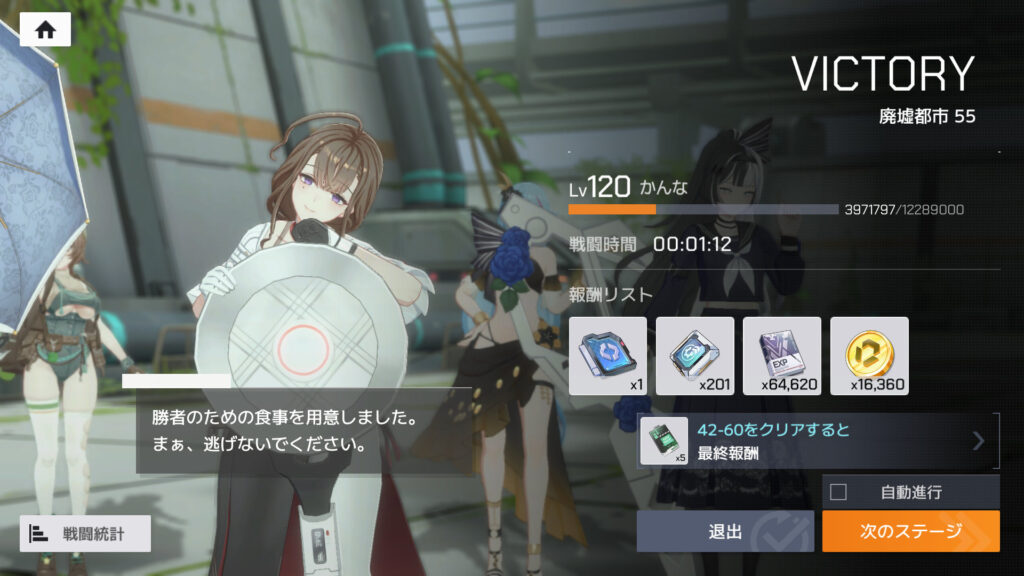This screenshot has height=576, width=1024.
Task: Select the gold coin reward x16,360
Action: click(869, 355)
